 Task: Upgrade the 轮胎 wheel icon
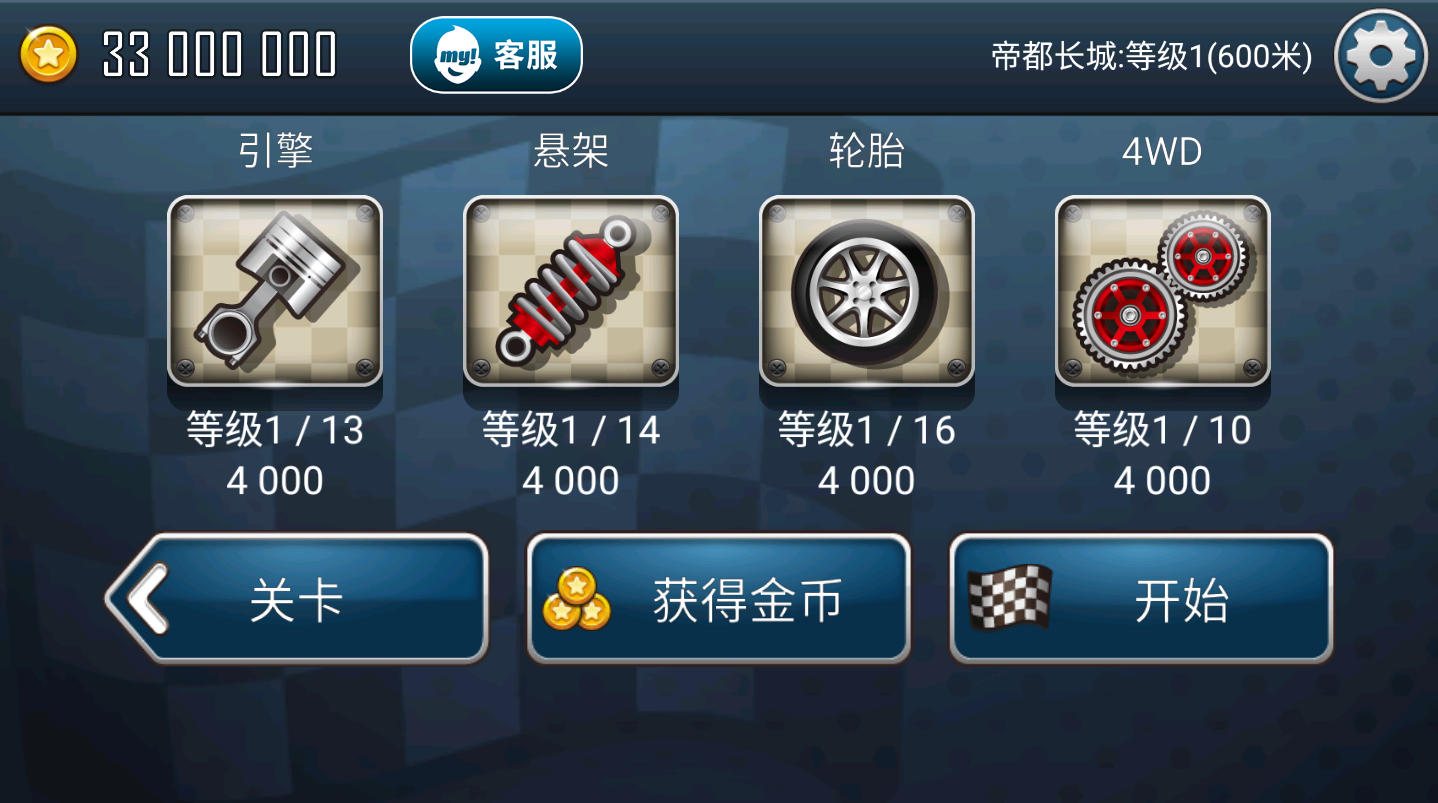pyautogui.click(x=866, y=291)
